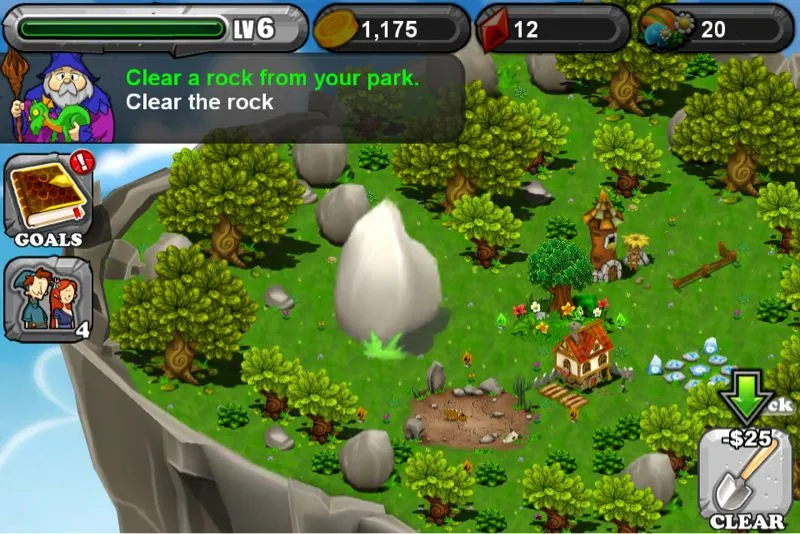Open the friends social button
Image resolution: width=800 pixels, height=534 pixels.
pyautogui.click(x=49, y=298)
